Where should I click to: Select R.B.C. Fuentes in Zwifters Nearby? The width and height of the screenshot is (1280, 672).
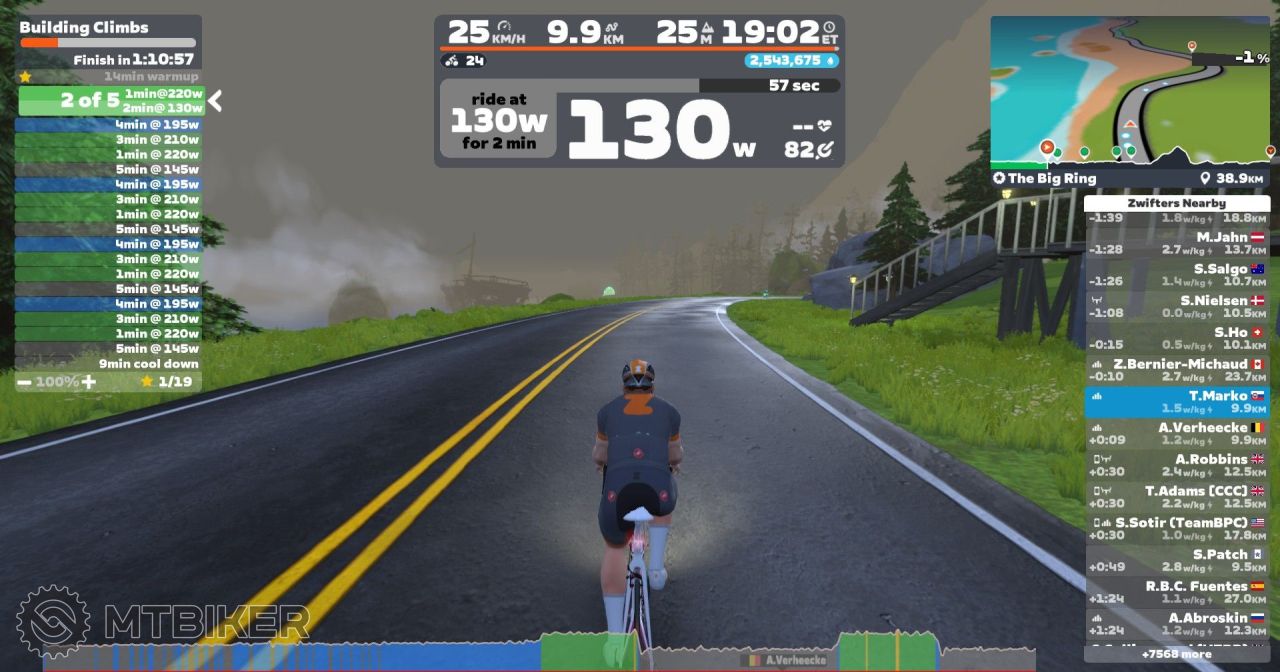click(x=1177, y=592)
